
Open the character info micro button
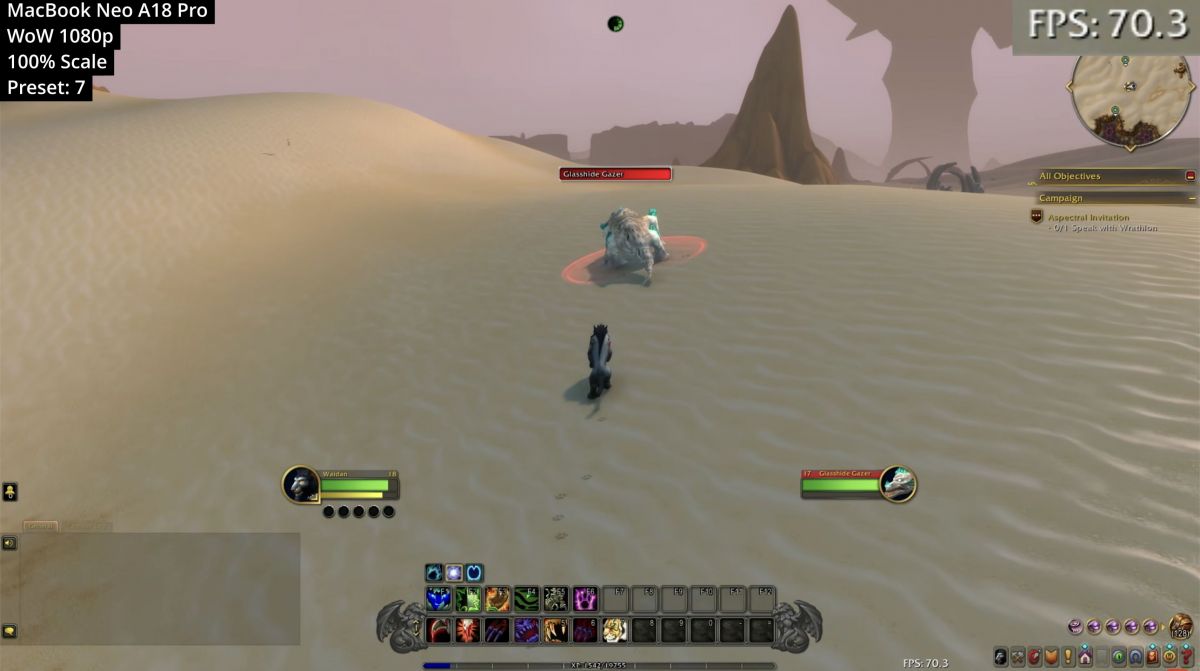(1000, 656)
